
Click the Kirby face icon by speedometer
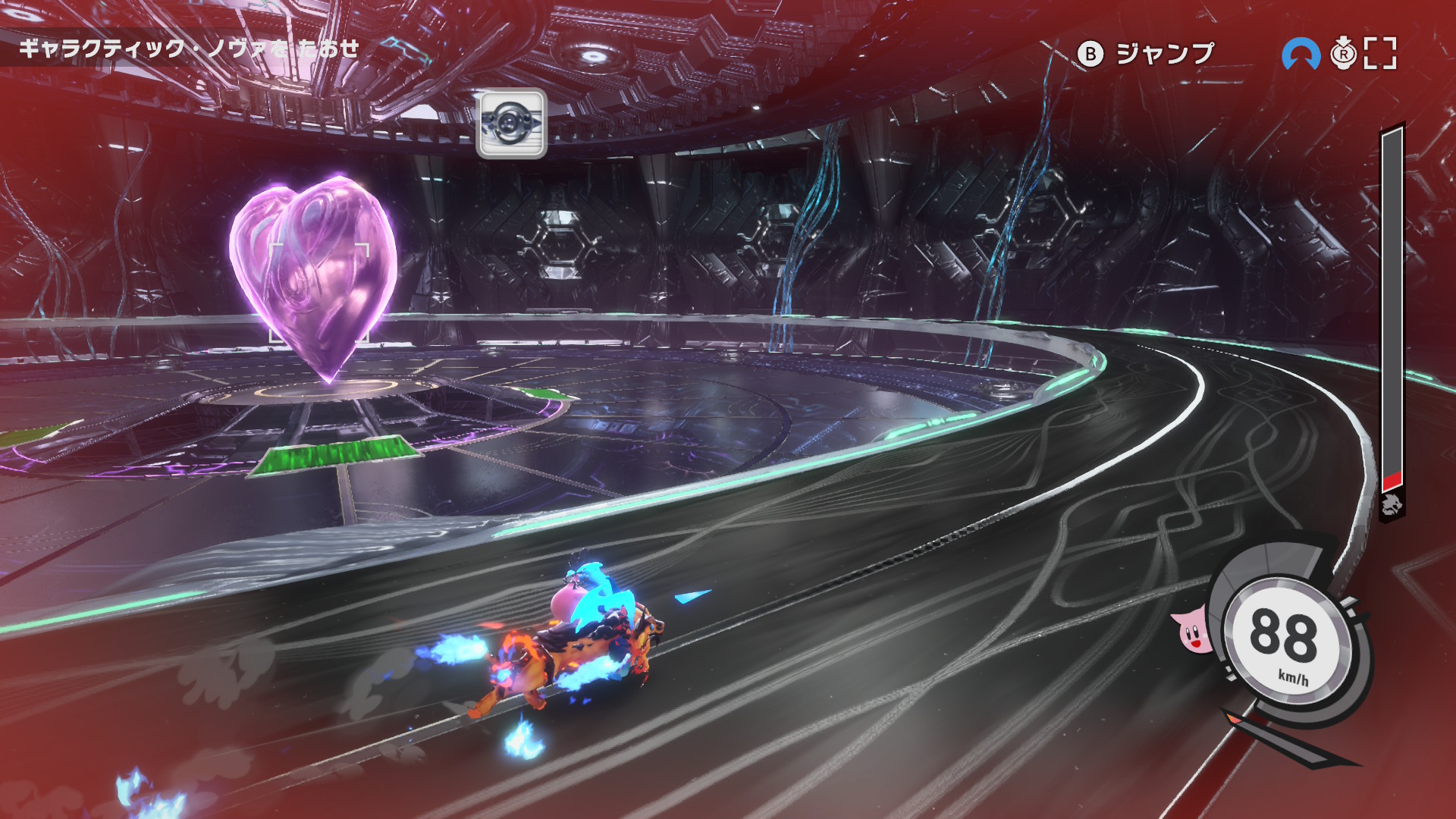pyautogui.click(x=1192, y=632)
